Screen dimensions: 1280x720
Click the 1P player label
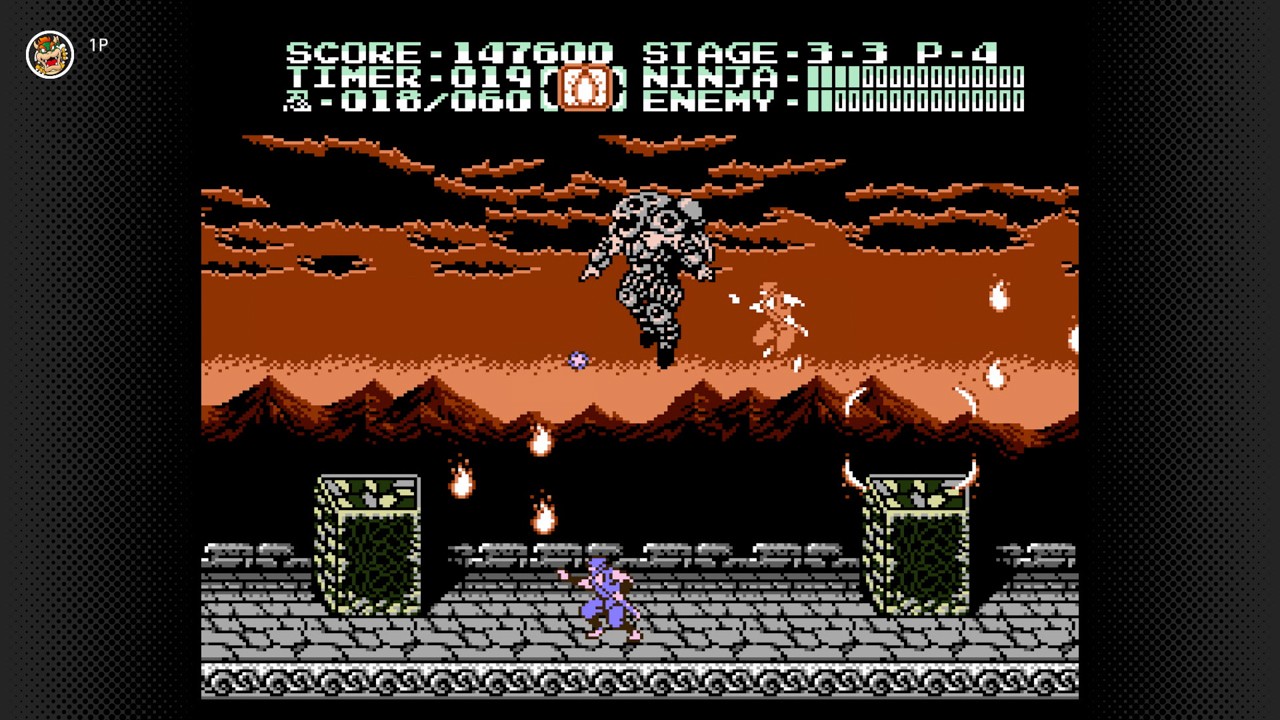(x=99, y=46)
